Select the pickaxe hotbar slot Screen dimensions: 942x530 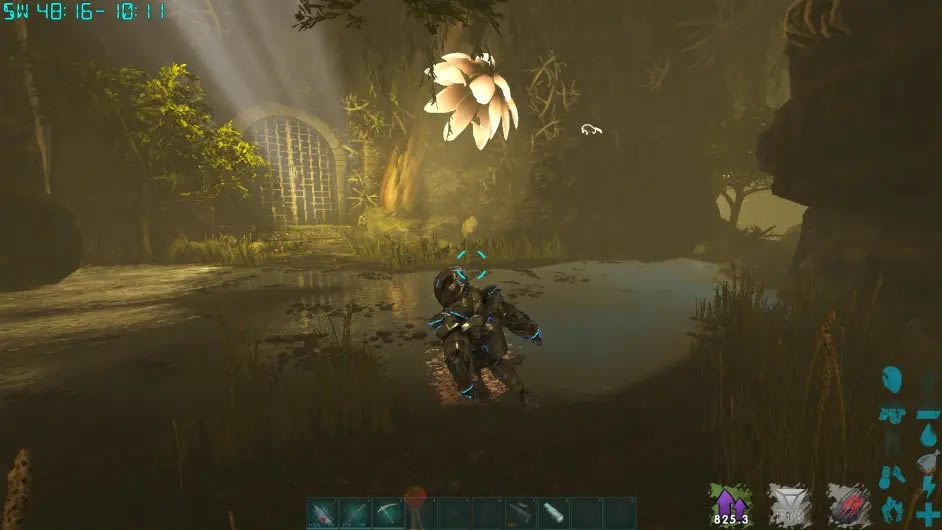388,513
